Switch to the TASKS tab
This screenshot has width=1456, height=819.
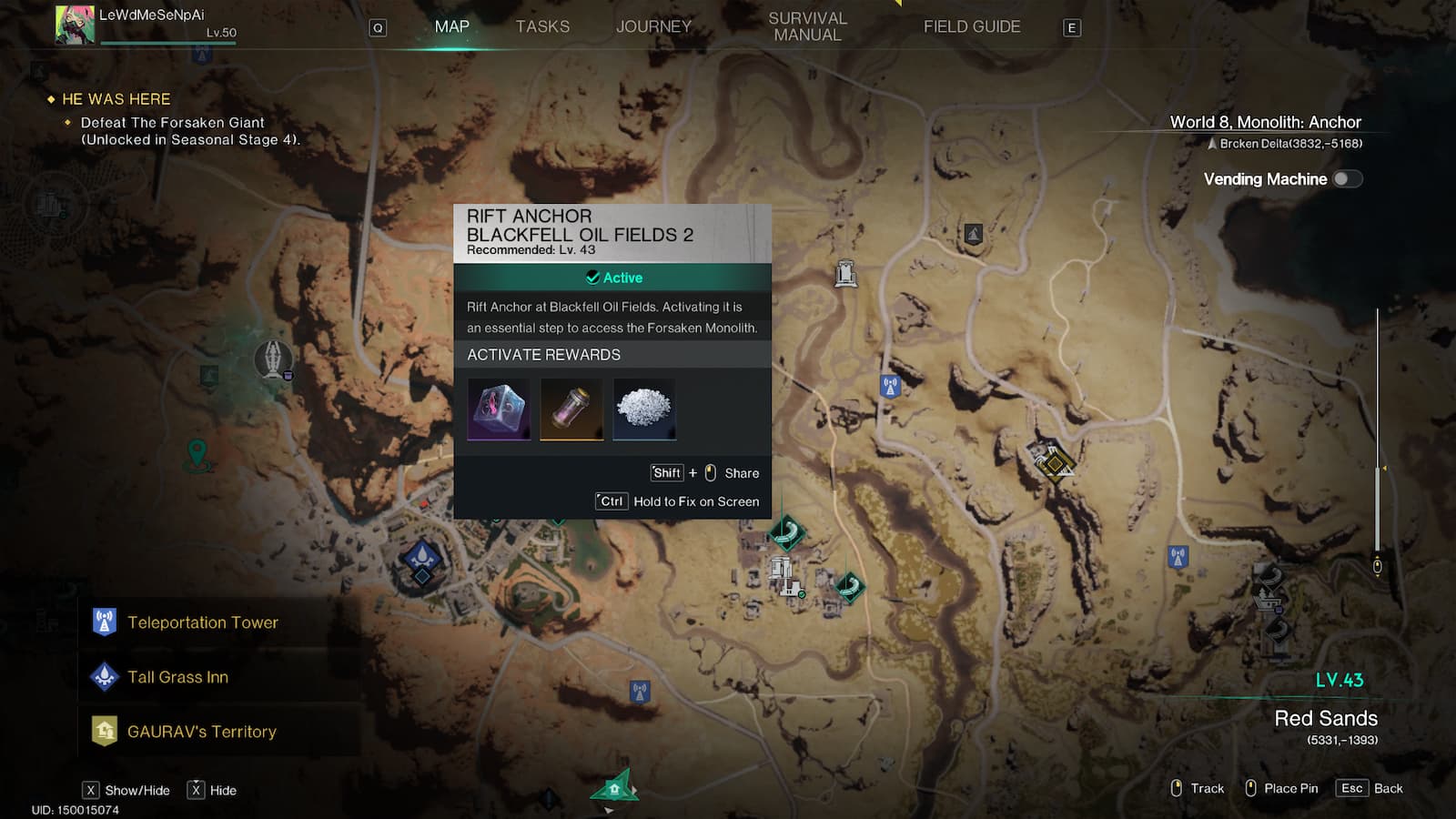543,26
